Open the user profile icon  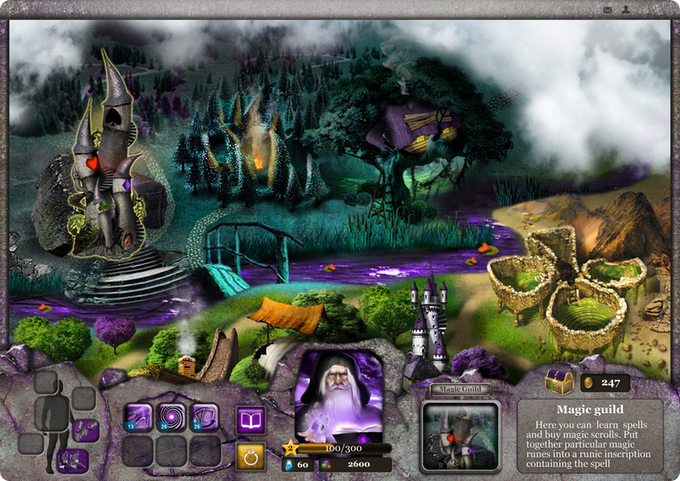(x=625, y=8)
